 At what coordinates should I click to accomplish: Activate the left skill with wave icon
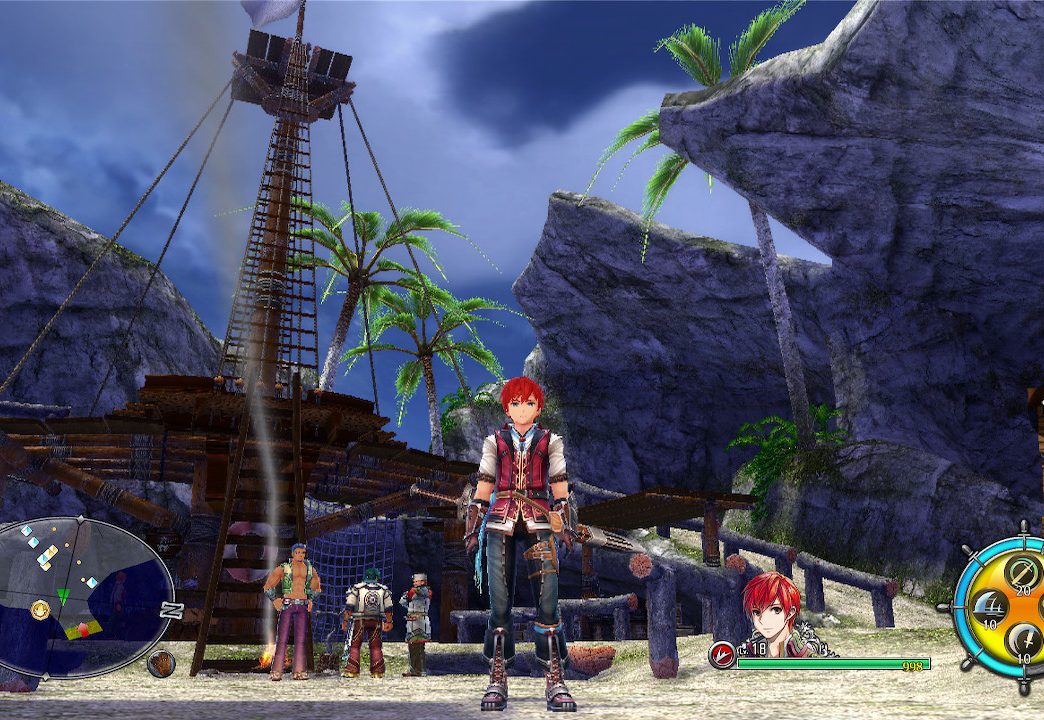(x=990, y=606)
